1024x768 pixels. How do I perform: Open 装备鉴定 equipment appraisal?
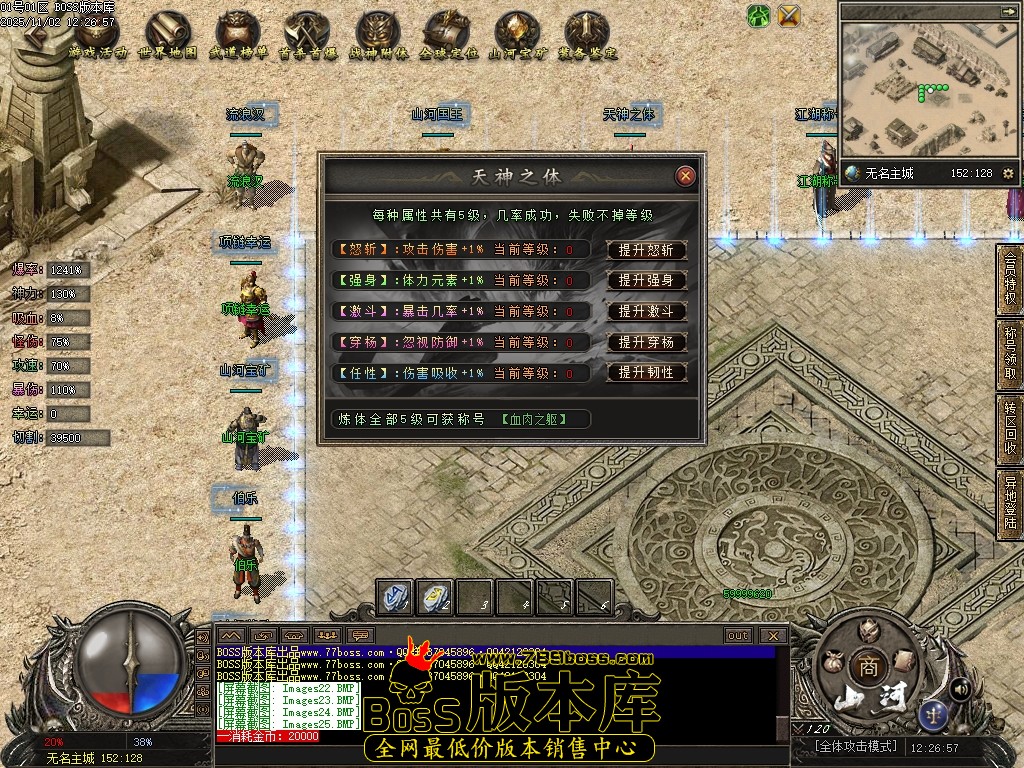[587, 35]
